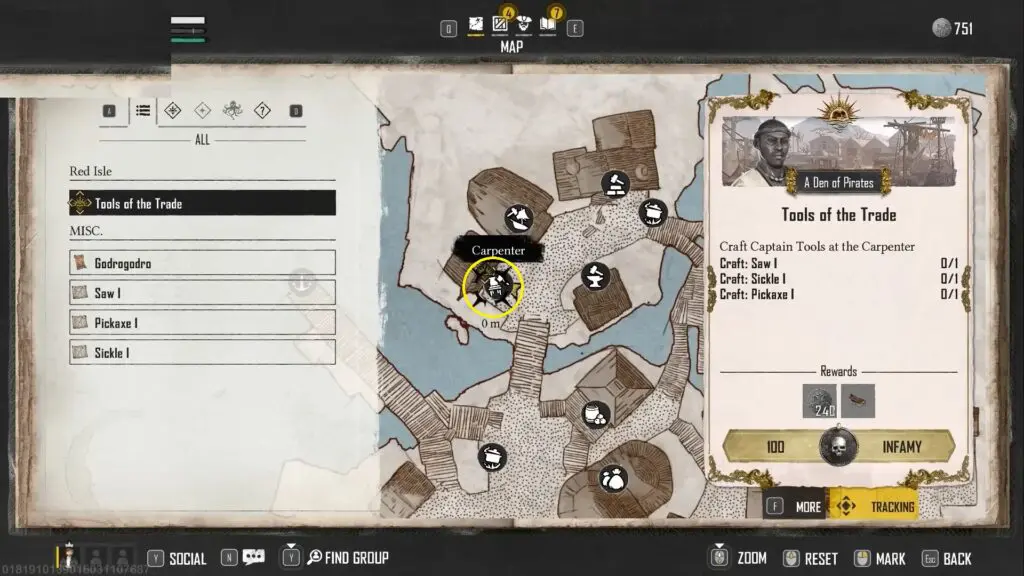Select the Sickle I entry
This screenshot has width=1024, height=576.
tap(202, 352)
